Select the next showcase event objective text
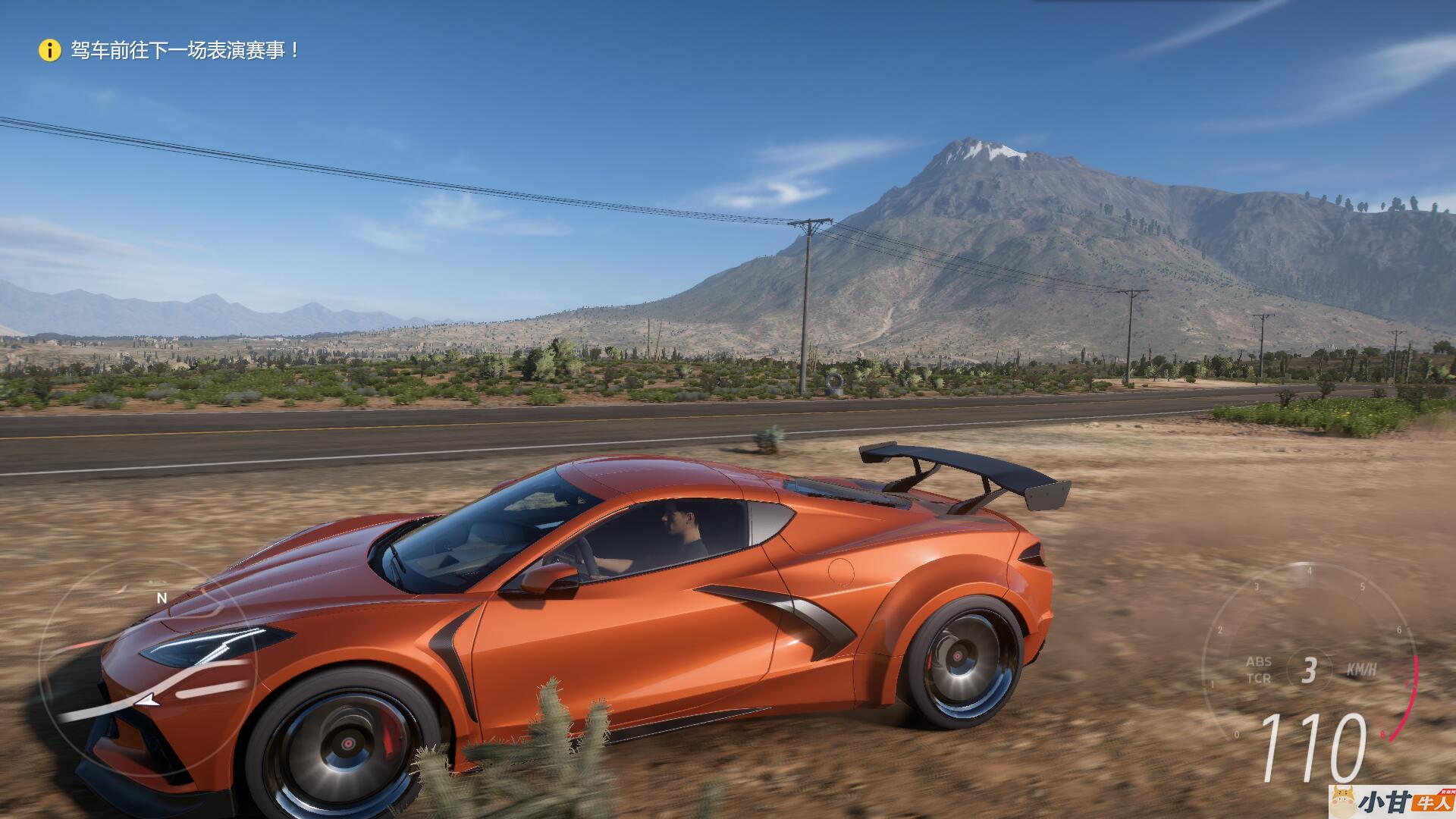Image resolution: width=1456 pixels, height=819 pixels. coord(186,51)
